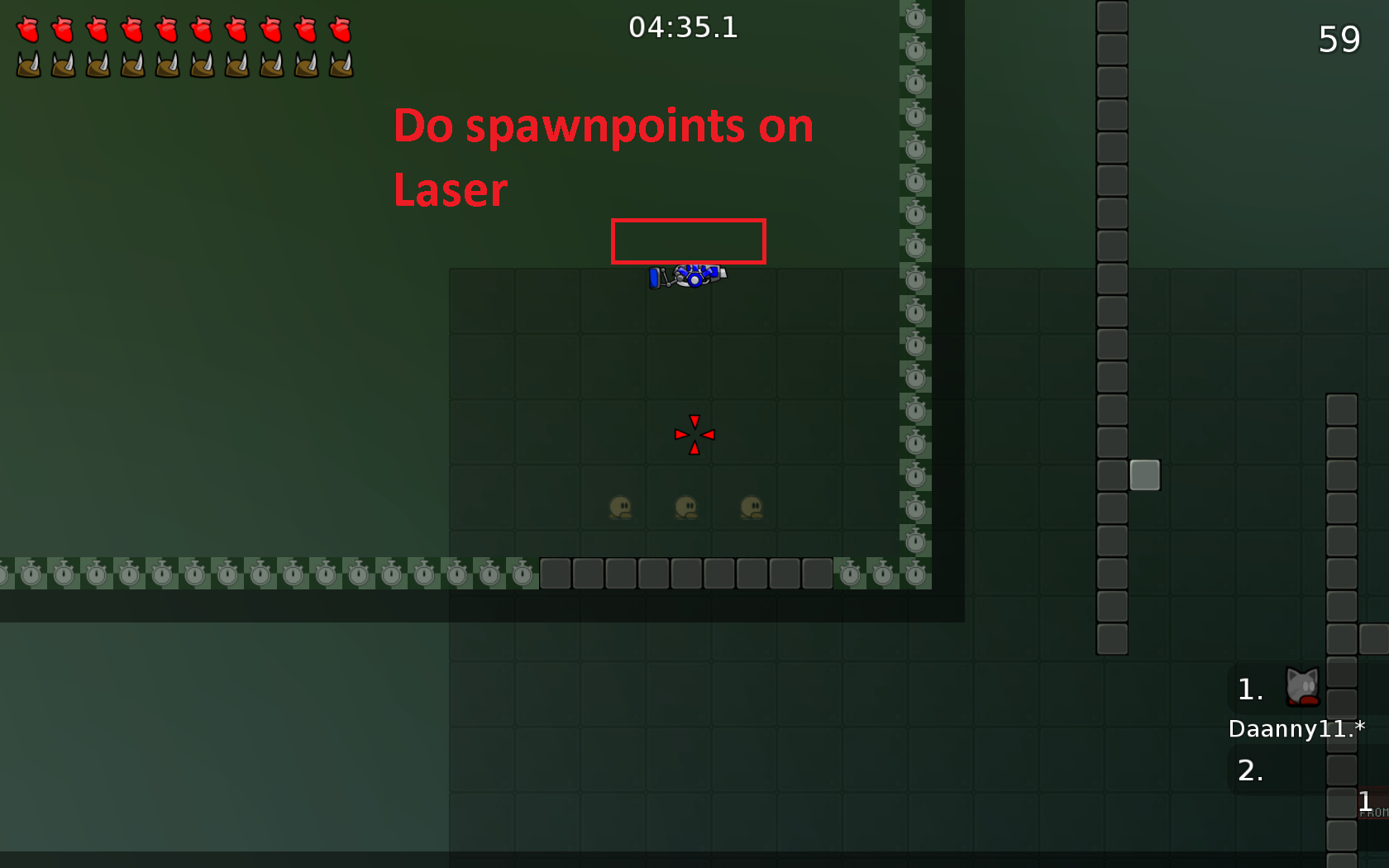Click the top stopwatch tile on the vertical wall
The image size is (1389, 868).
coord(914,17)
